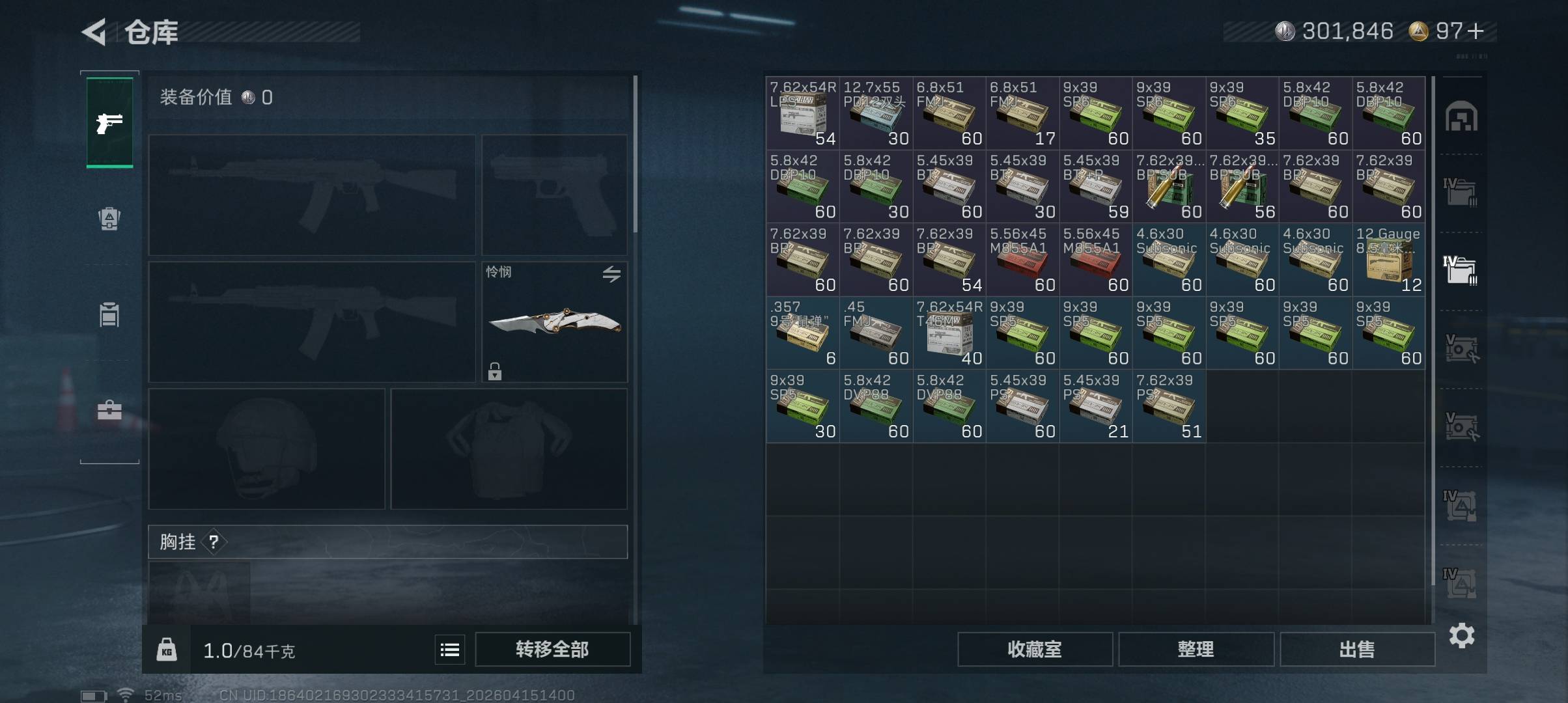1568x703 pixels.
Task: Show the 胸挂 help question mark
Action: click(x=214, y=542)
